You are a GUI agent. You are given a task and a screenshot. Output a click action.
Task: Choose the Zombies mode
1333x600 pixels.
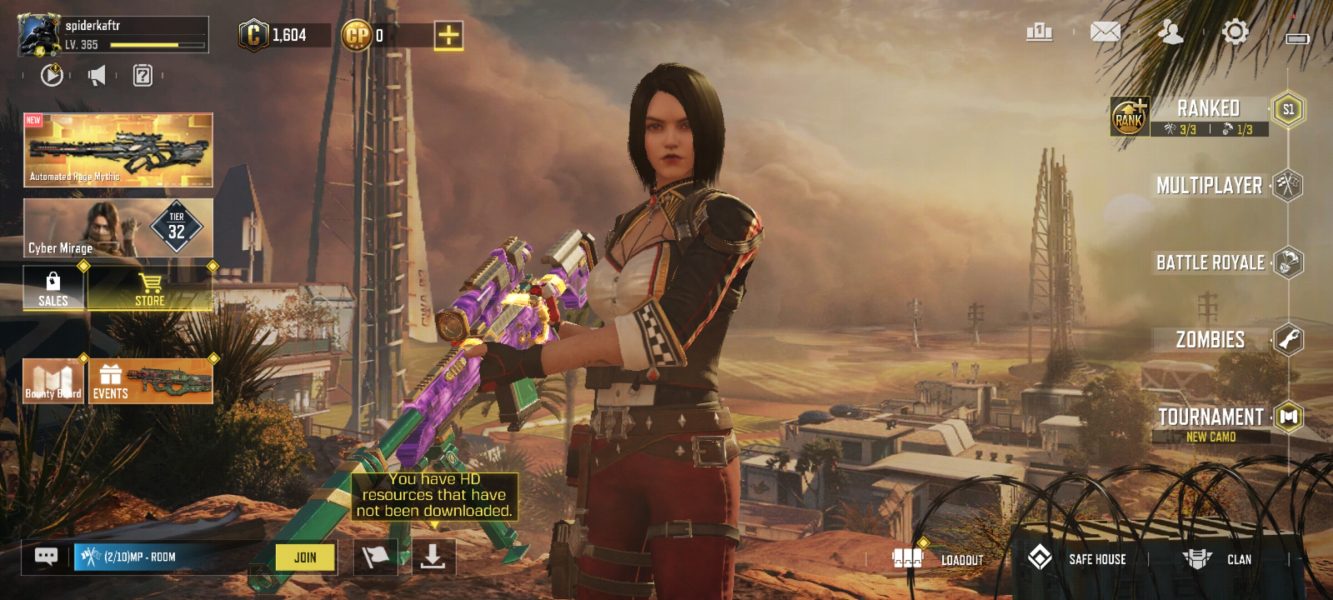coord(1211,340)
